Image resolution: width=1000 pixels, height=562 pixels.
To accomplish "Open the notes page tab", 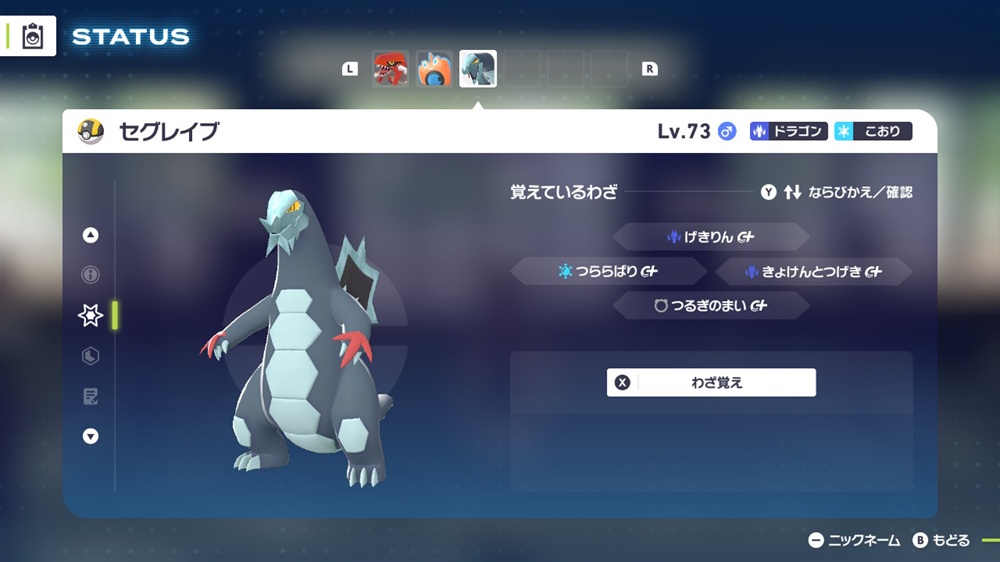I will (91, 397).
